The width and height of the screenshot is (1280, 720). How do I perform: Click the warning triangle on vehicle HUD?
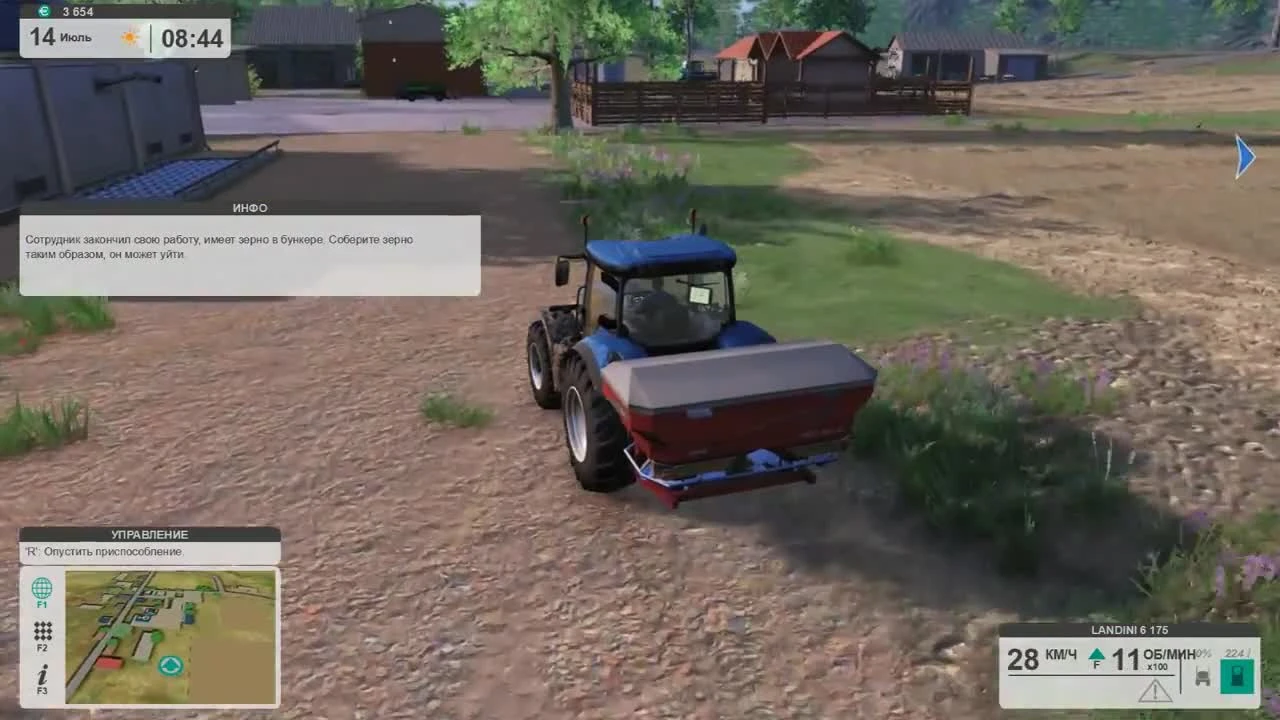[x=1154, y=690]
